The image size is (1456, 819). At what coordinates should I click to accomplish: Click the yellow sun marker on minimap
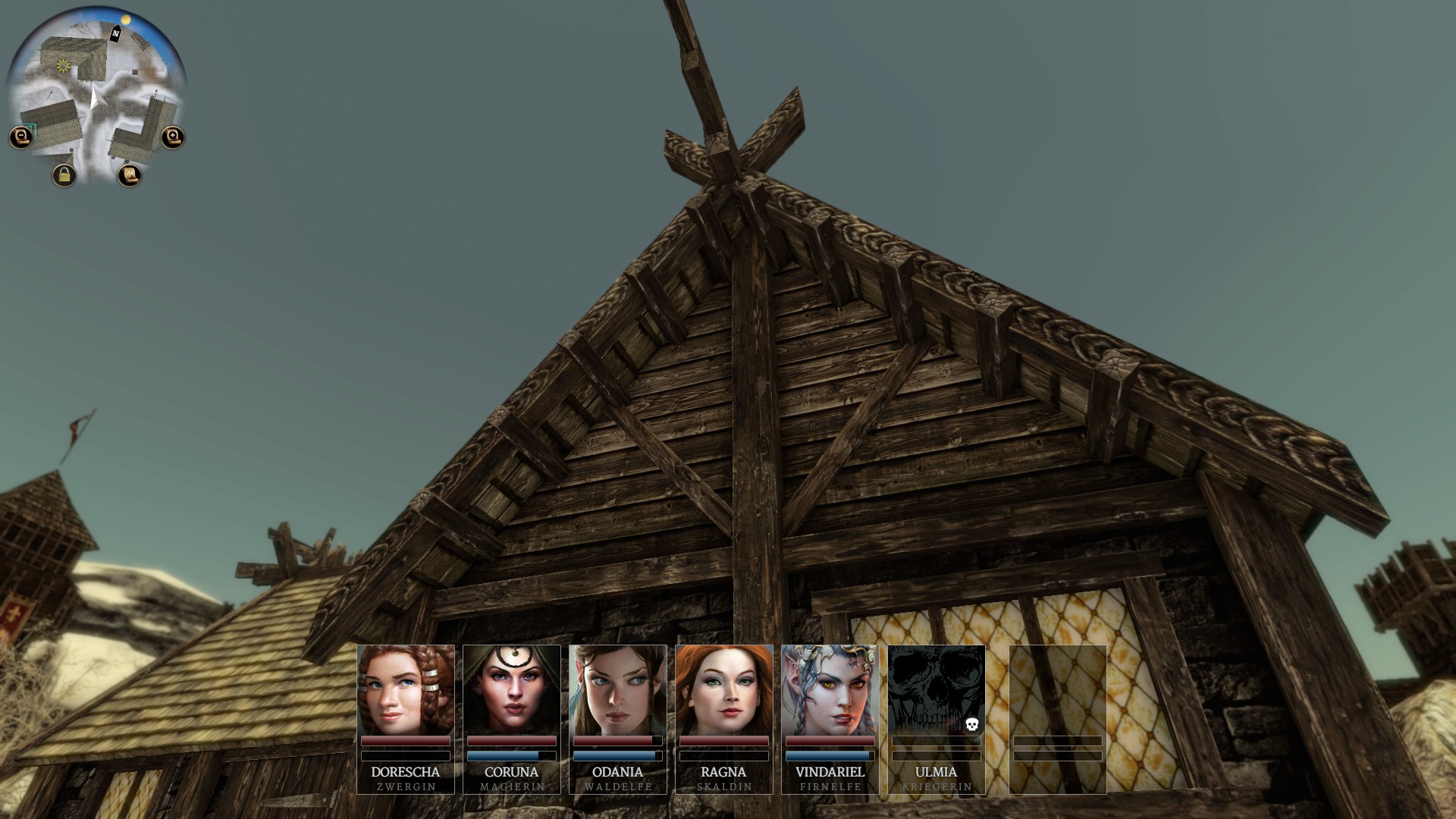pyautogui.click(x=64, y=67)
